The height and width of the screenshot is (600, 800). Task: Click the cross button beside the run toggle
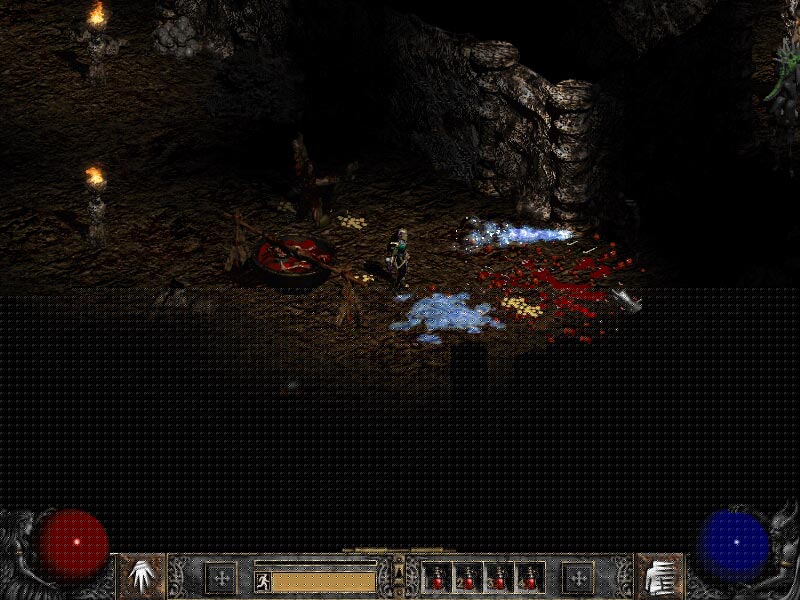pos(220,577)
